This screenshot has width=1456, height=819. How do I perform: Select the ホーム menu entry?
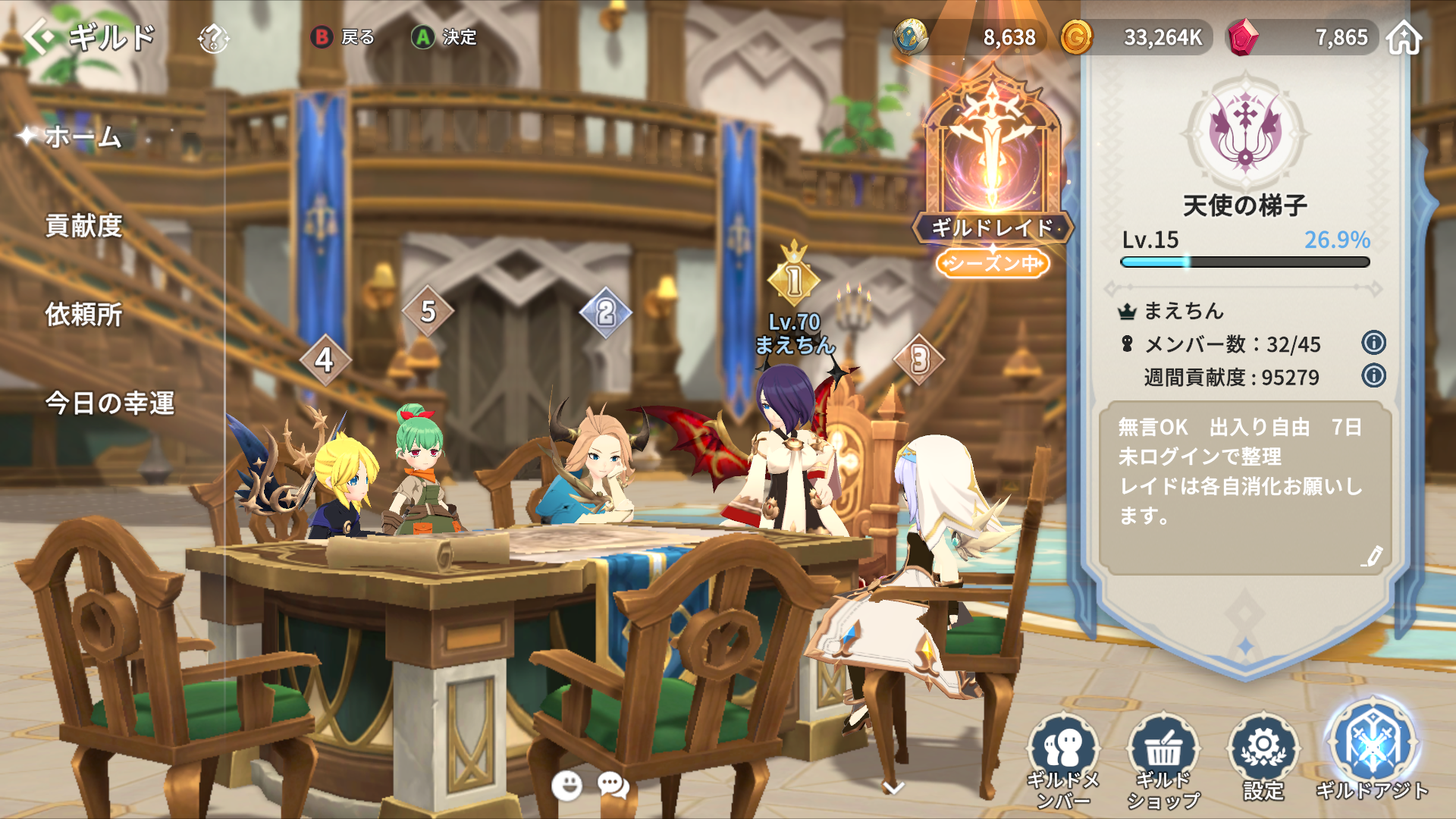click(83, 137)
